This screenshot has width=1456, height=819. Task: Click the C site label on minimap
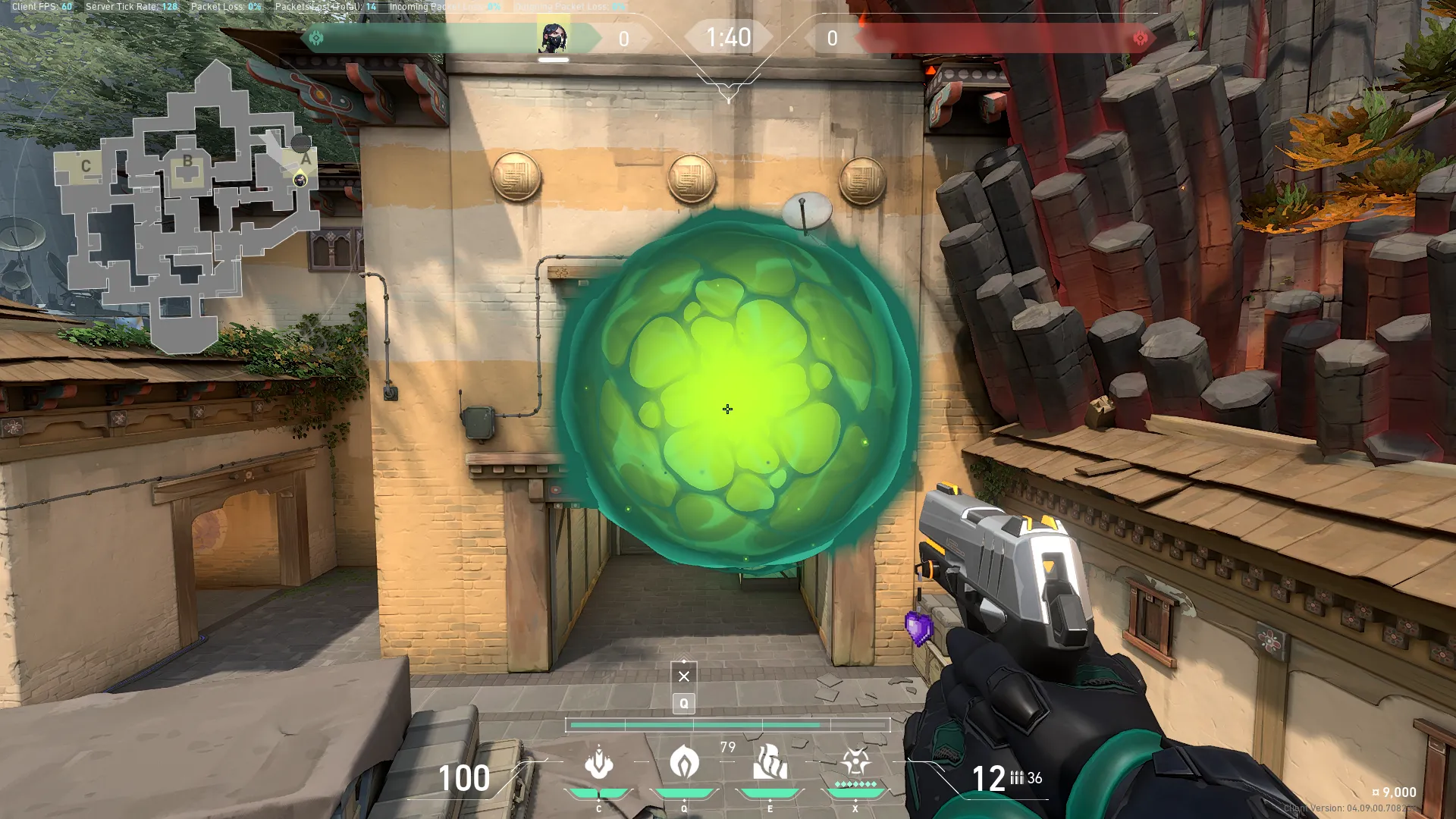(x=86, y=166)
